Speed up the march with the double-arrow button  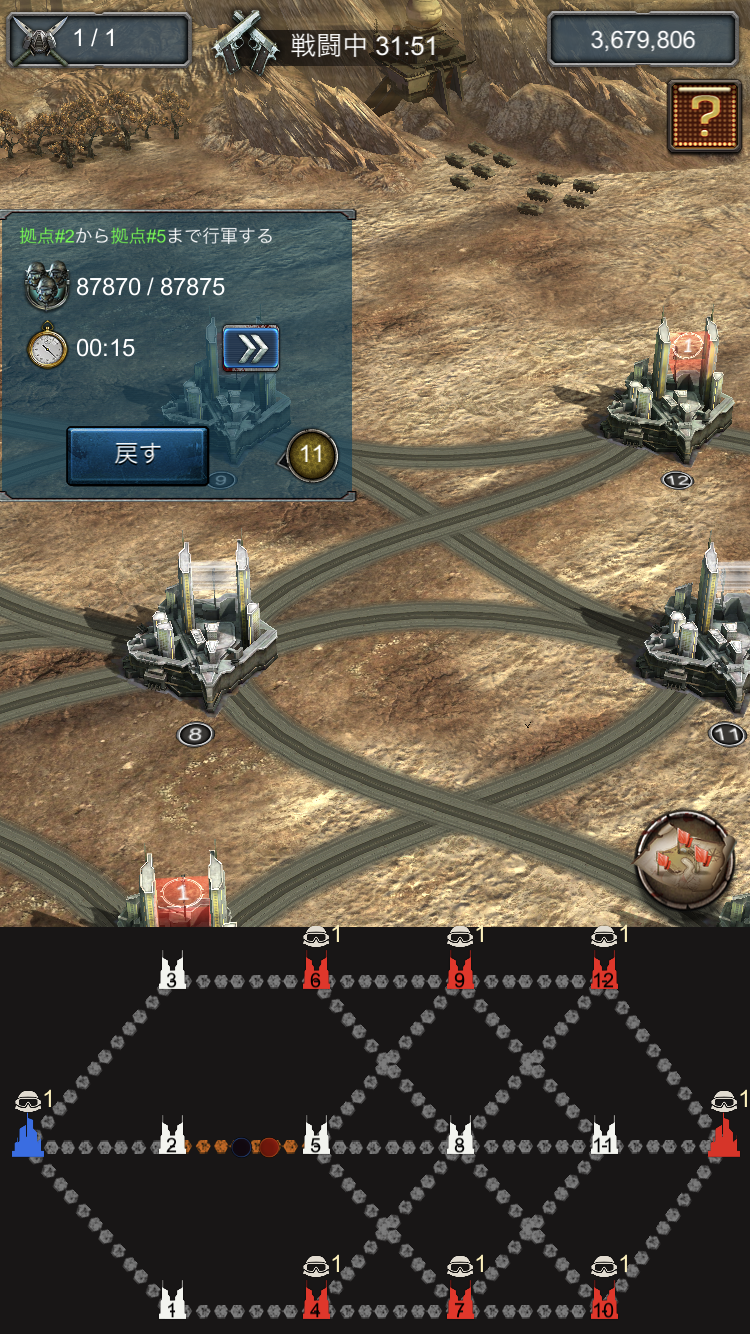[x=250, y=348]
